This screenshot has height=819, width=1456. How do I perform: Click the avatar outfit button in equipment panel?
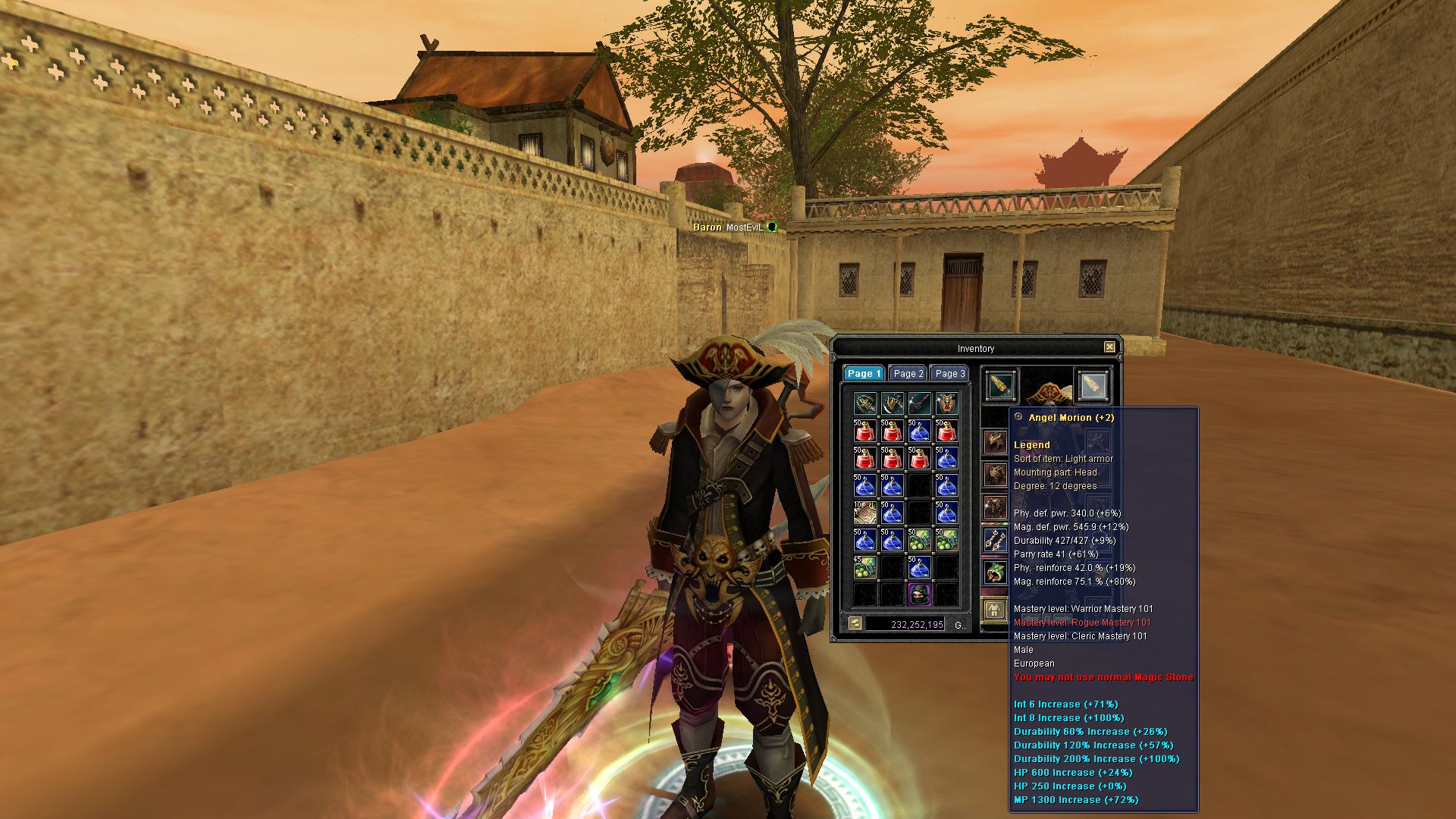(x=994, y=609)
